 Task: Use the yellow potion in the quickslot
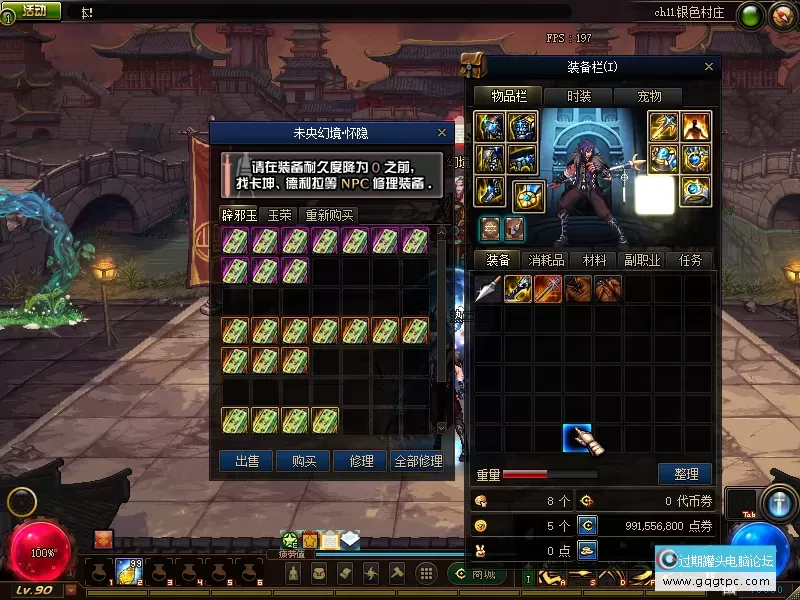tap(127, 571)
